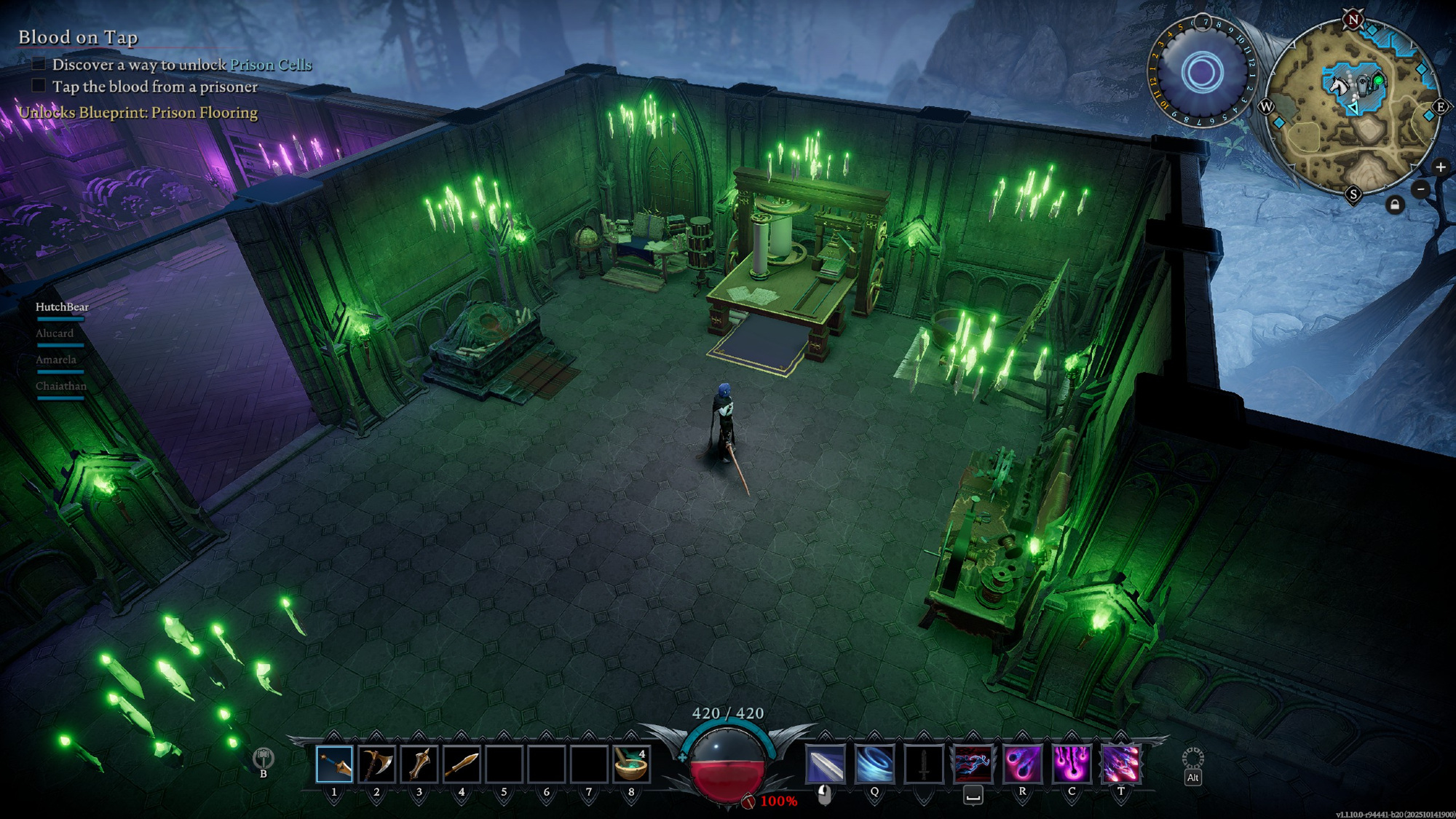Use the salve bowl consumable in slot 8
Viewport: 1456px width, 819px height.
coord(630,764)
